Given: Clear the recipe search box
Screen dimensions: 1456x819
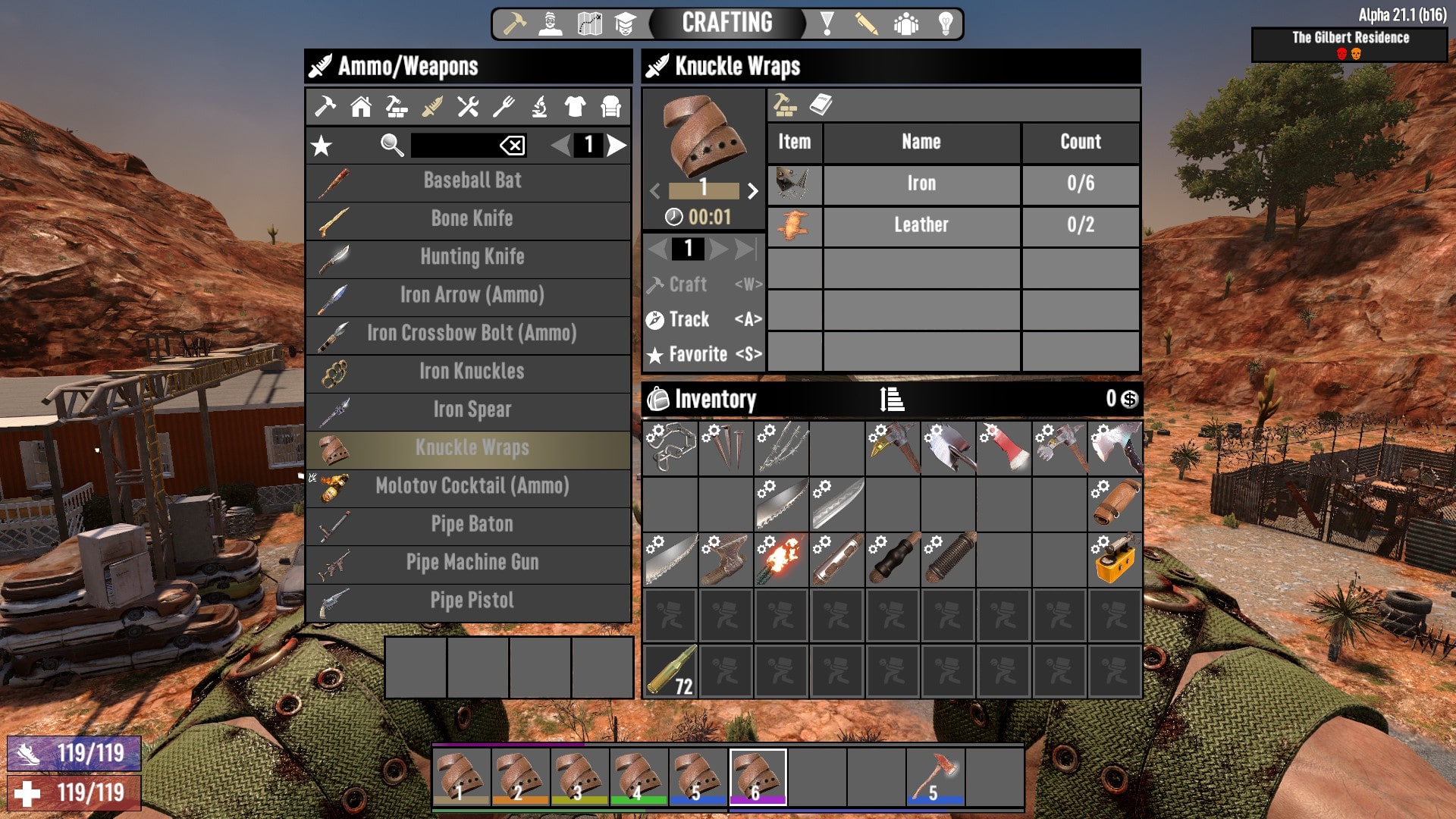Looking at the screenshot, I should [513, 145].
